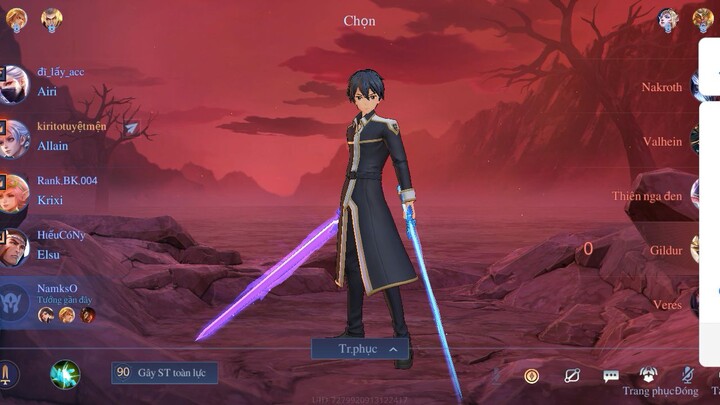
Task: Open the sword item build icon
Action: pos(6,375)
